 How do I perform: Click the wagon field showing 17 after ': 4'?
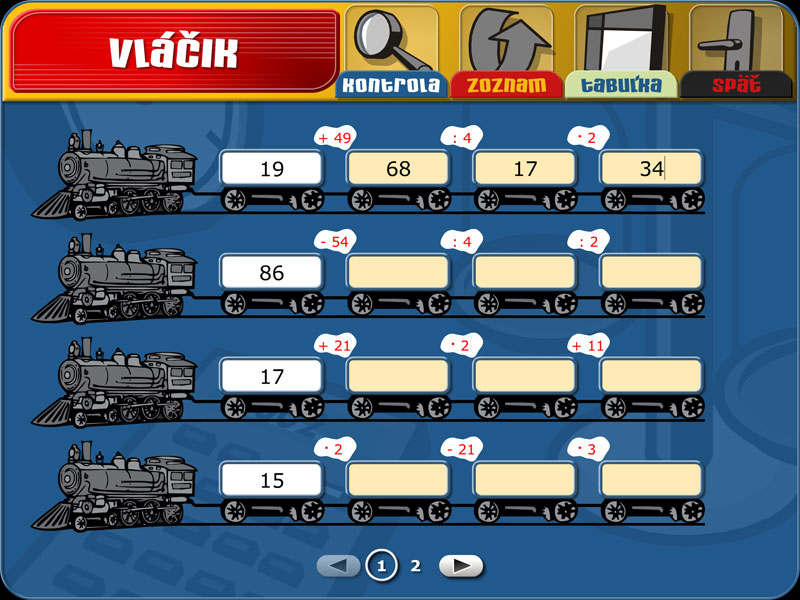525,169
